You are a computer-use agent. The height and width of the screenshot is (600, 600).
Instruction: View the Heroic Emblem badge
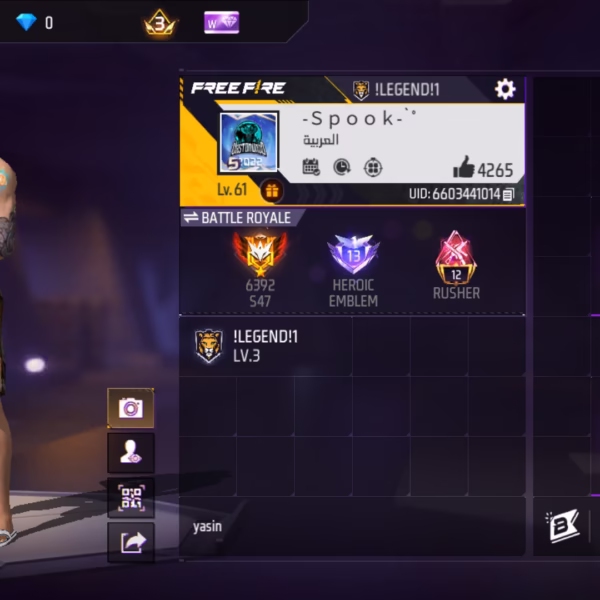coord(353,257)
